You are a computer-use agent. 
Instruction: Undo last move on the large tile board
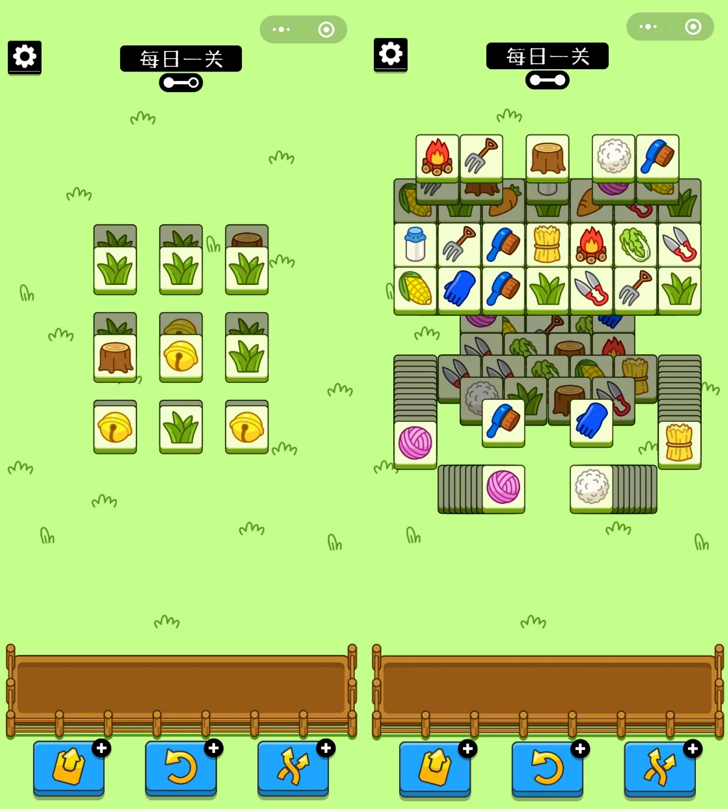[x=547, y=768]
